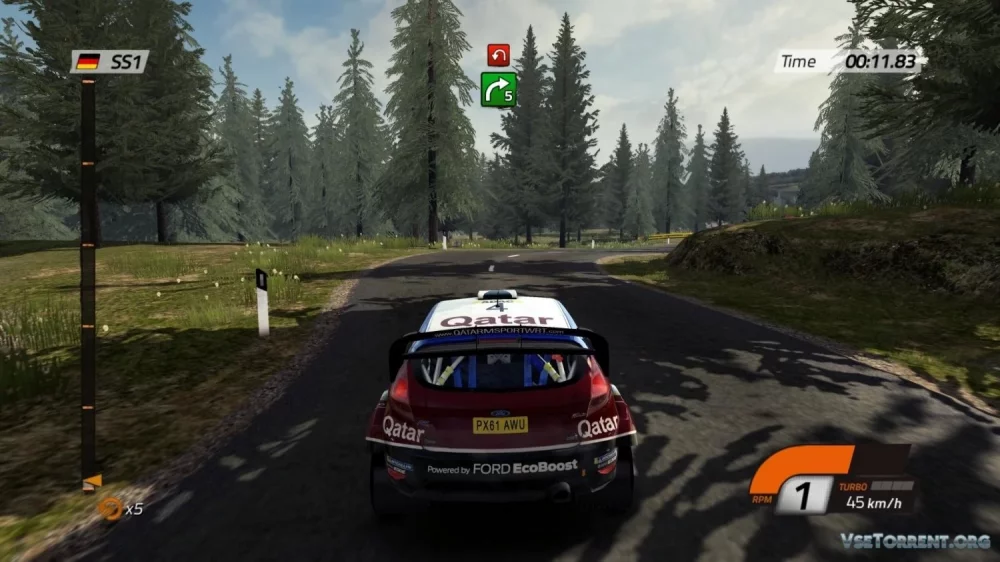Select the green right-turn 5 pace note
Viewport: 1000px width, 562px height.
498,89
